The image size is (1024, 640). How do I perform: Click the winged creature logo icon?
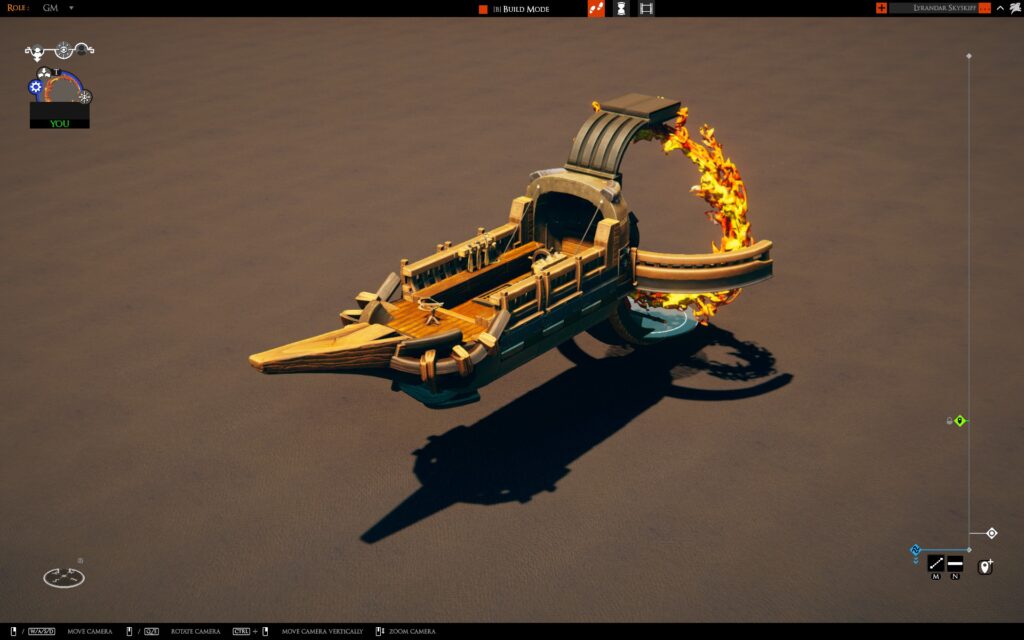click(1015, 8)
